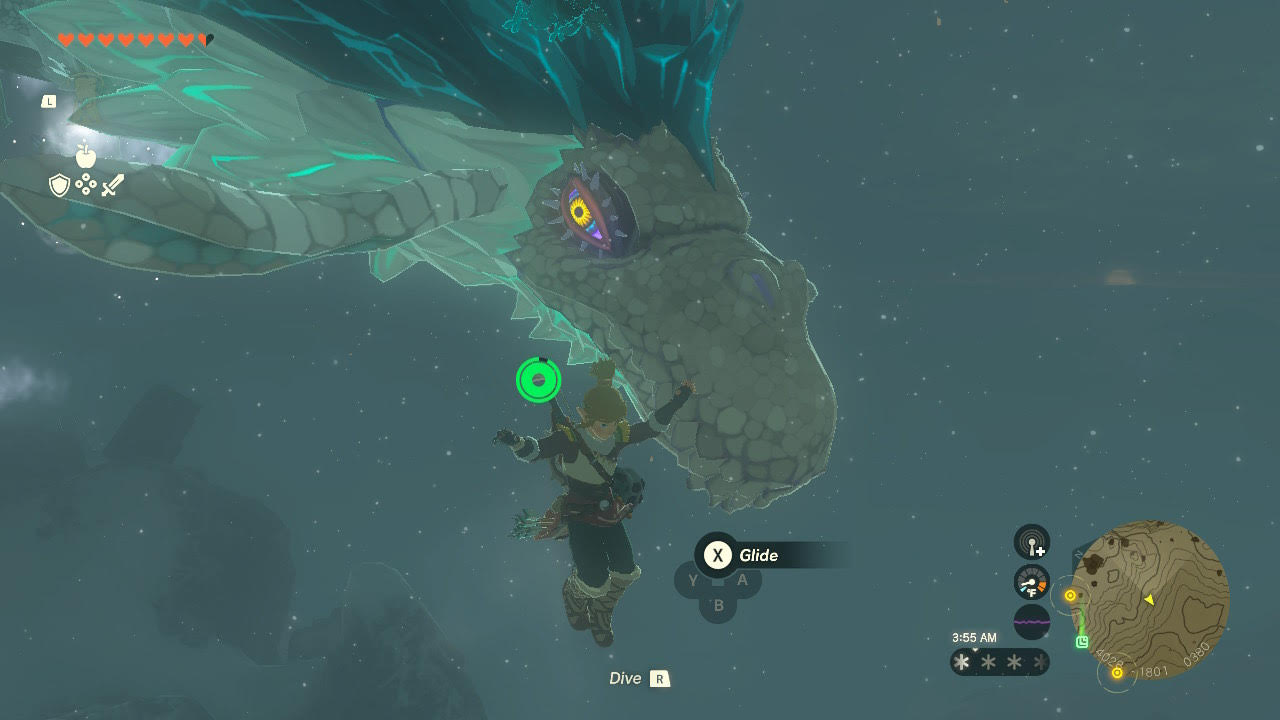1280x720 pixels.
Task: Toggle the first snowflake weather forecast icon
Action: [x=961, y=661]
